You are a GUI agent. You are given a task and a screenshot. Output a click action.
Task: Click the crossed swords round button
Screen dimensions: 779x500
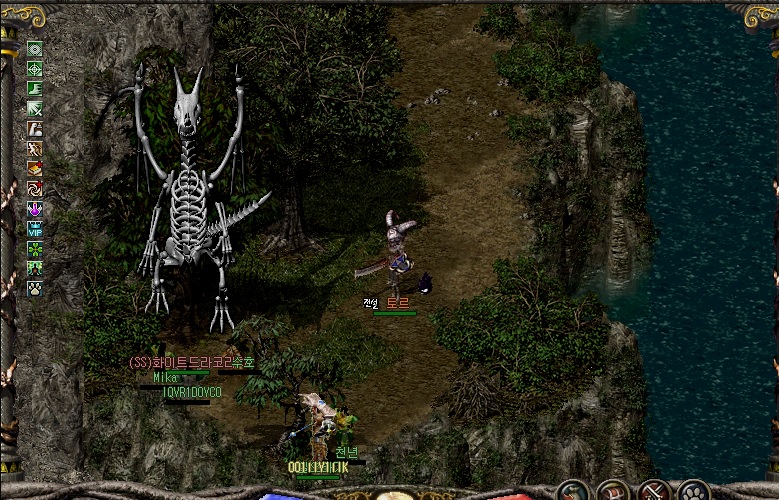654,492
